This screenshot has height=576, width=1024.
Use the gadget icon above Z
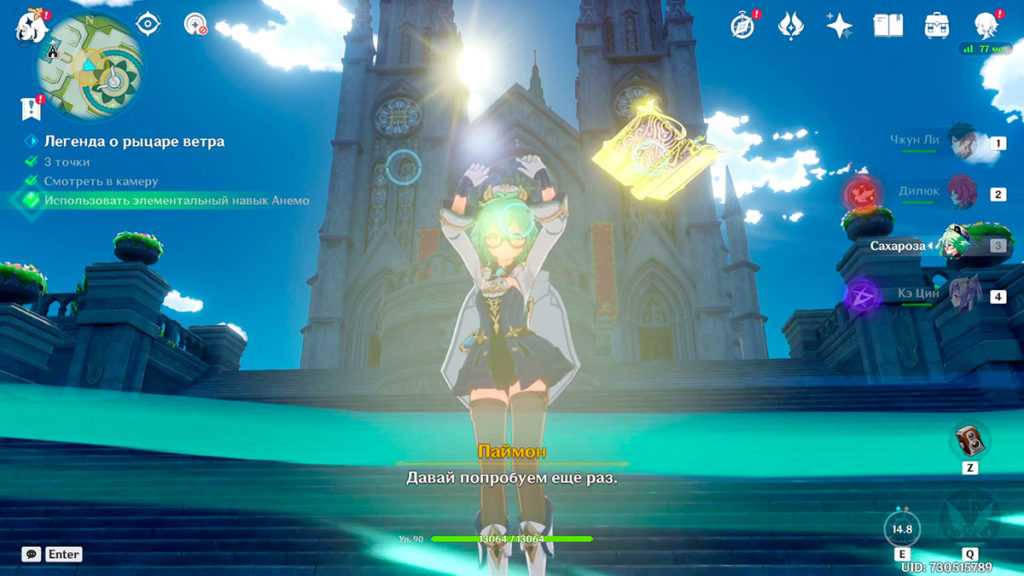(969, 440)
